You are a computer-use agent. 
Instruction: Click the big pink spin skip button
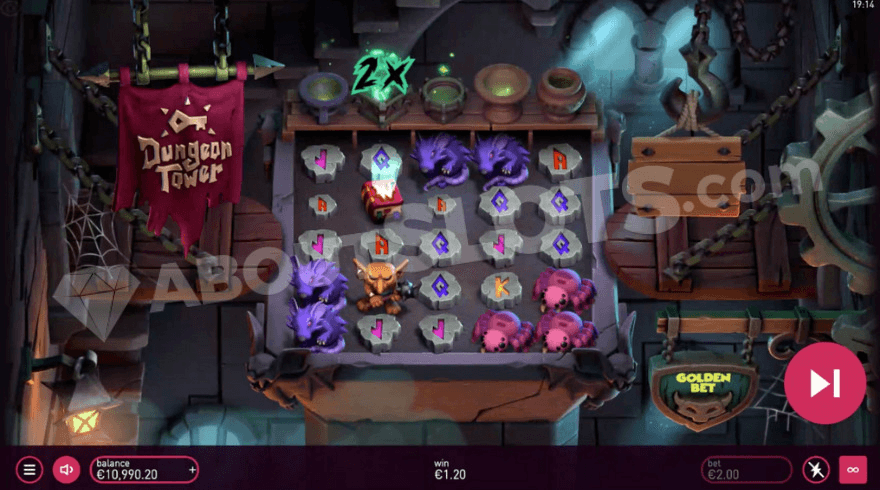tap(825, 383)
